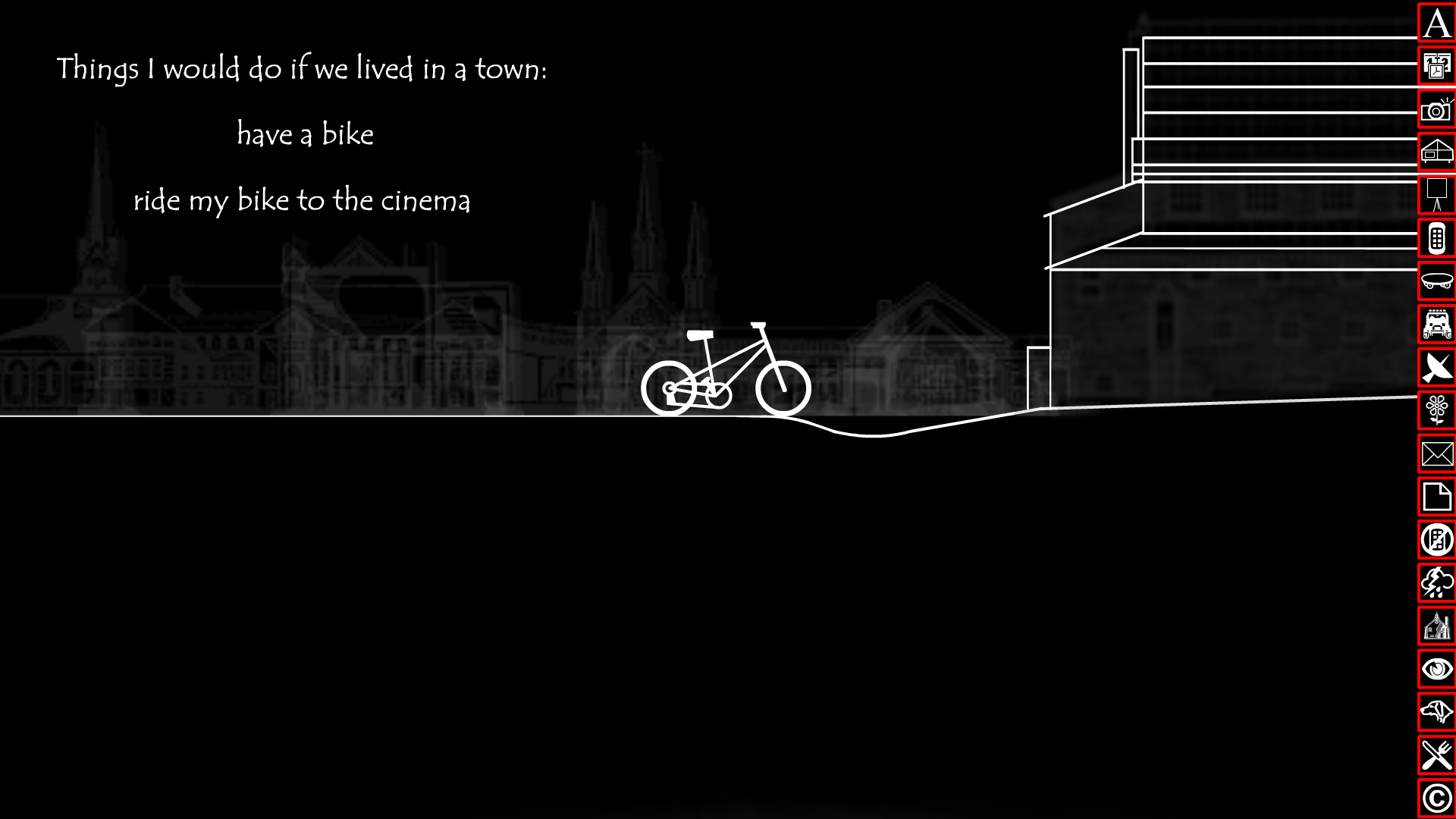The width and height of the screenshot is (1456, 819).
Task: Click the house cross-section icon
Action: point(1436,150)
